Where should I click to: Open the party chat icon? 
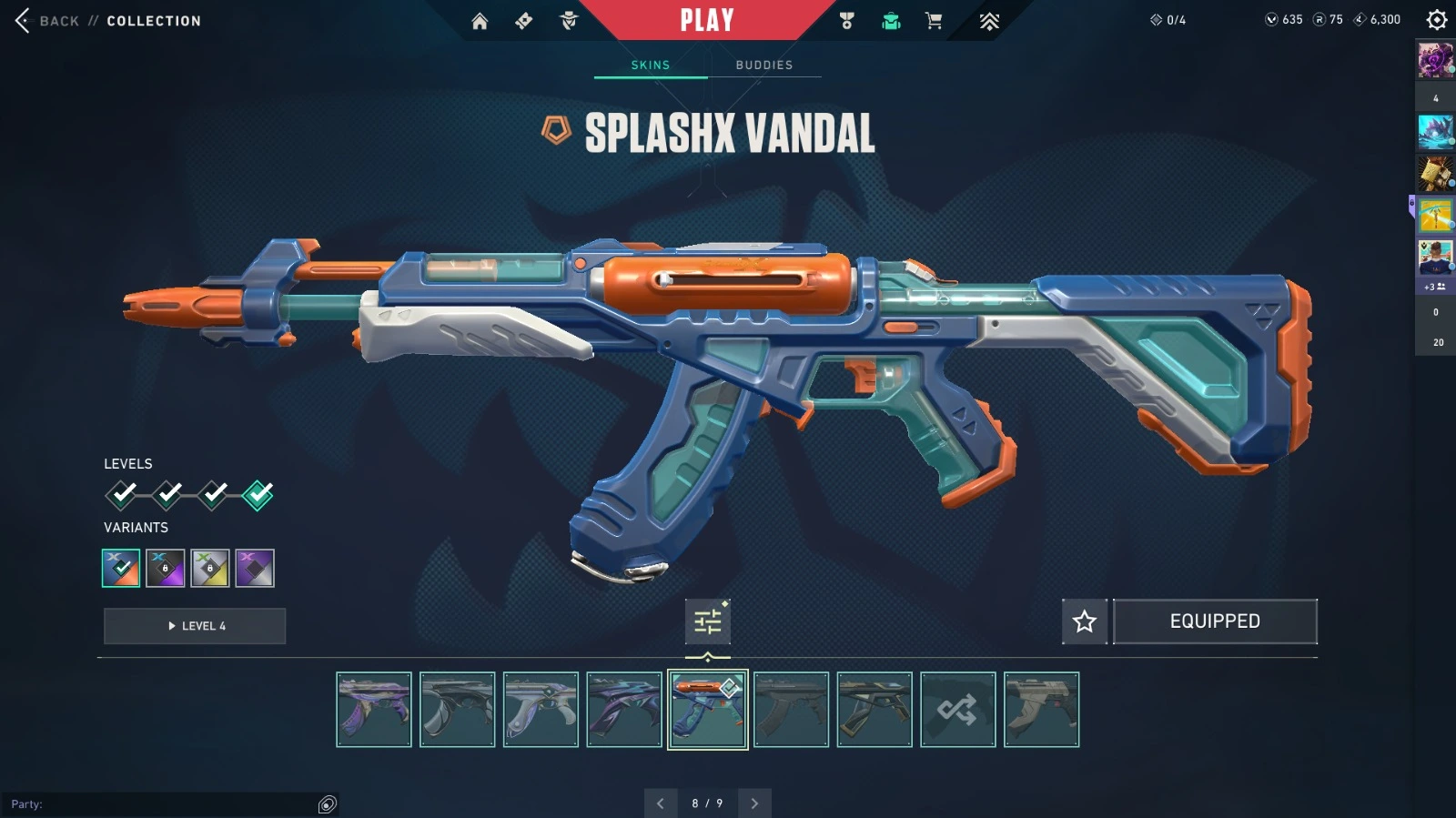(x=328, y=804)
